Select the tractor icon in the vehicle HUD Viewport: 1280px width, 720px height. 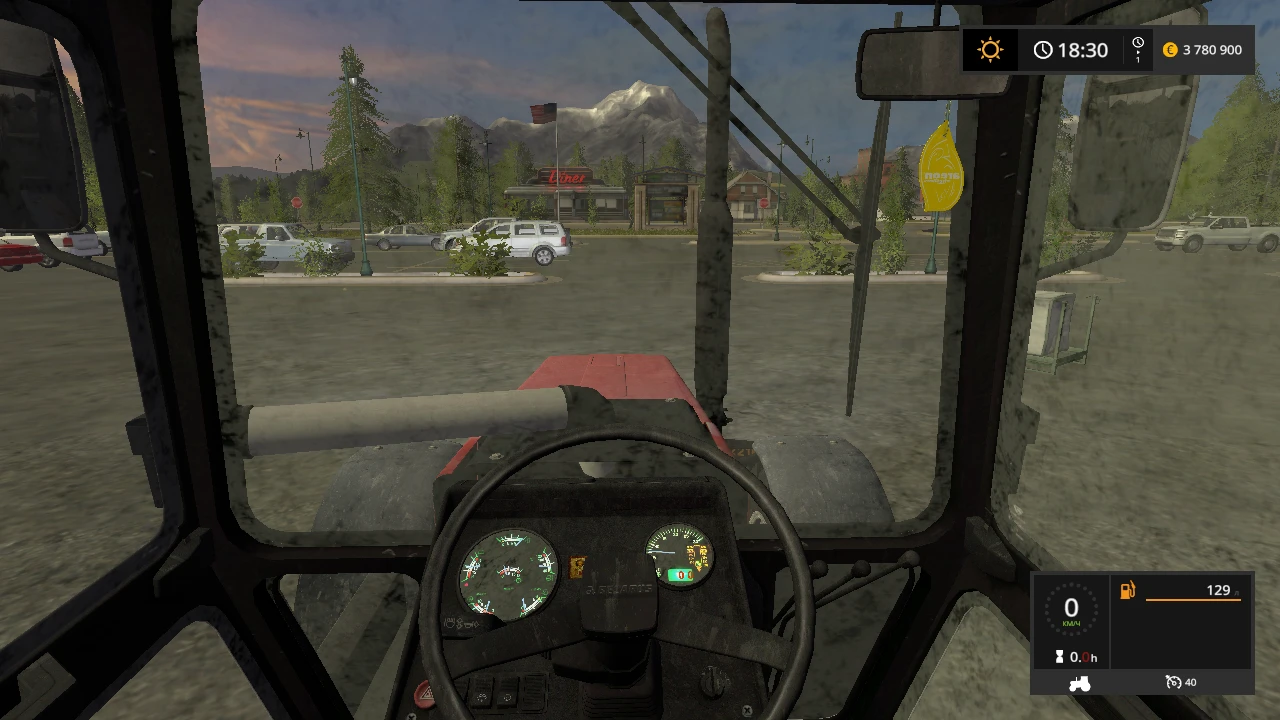pos(1081,684)
